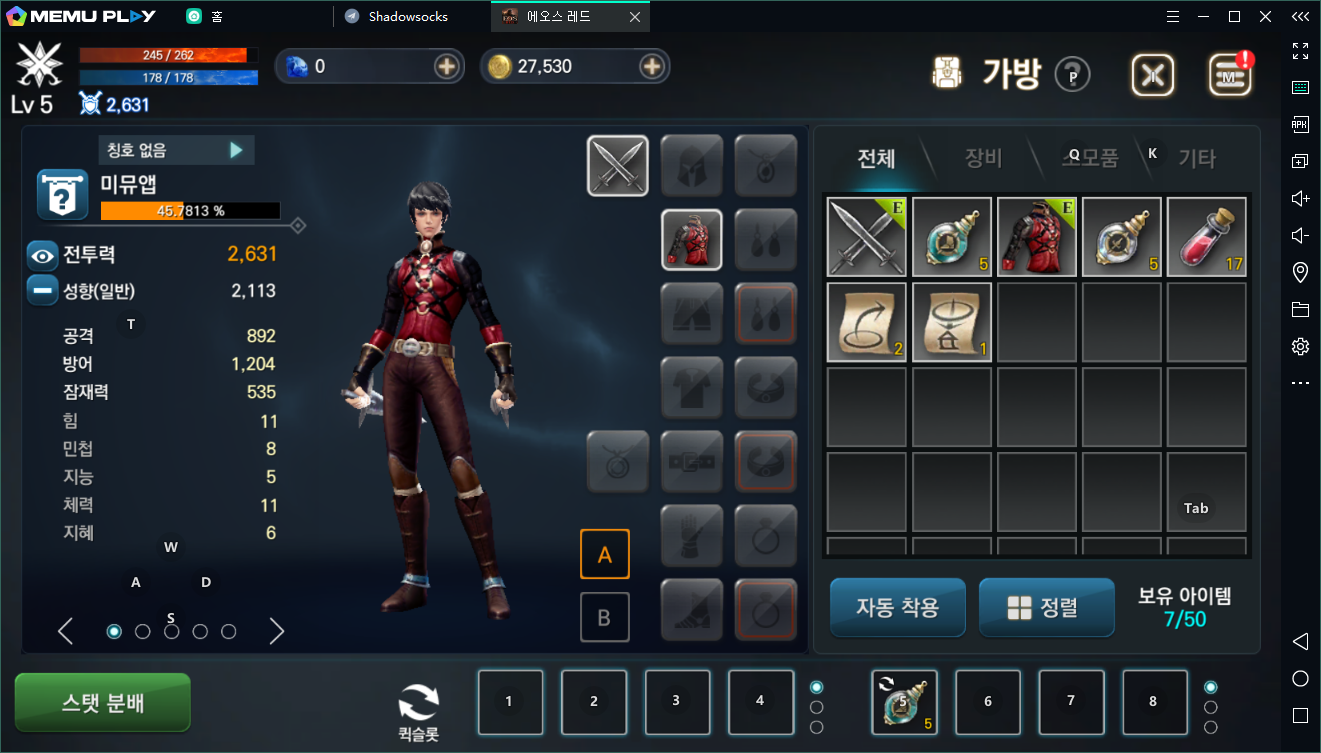Sort inventory with the 정렬 button
Screen dimensions: 1321x753
coord(1046,607)
